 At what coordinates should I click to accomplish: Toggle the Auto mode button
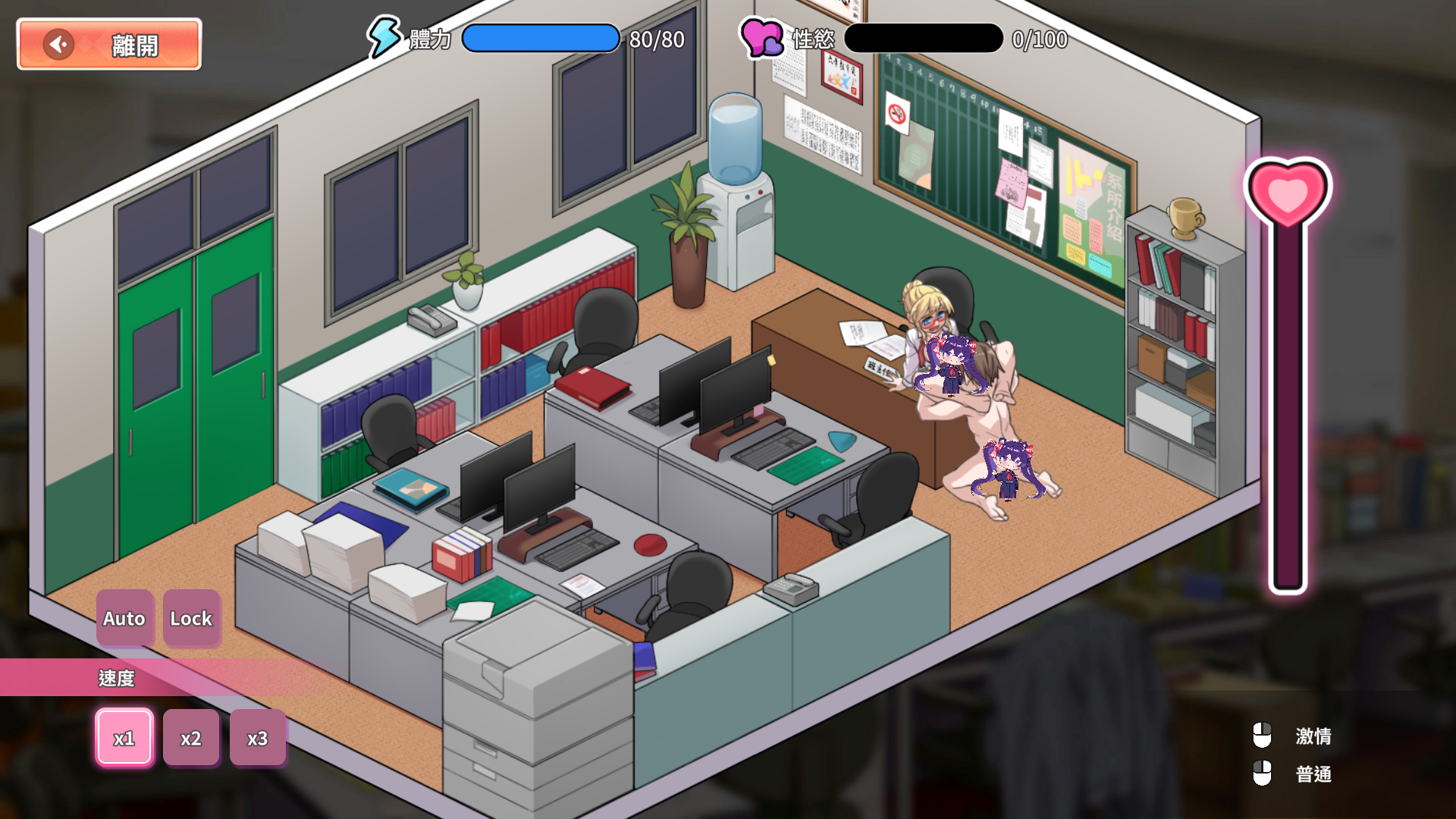tap(124, 618)
